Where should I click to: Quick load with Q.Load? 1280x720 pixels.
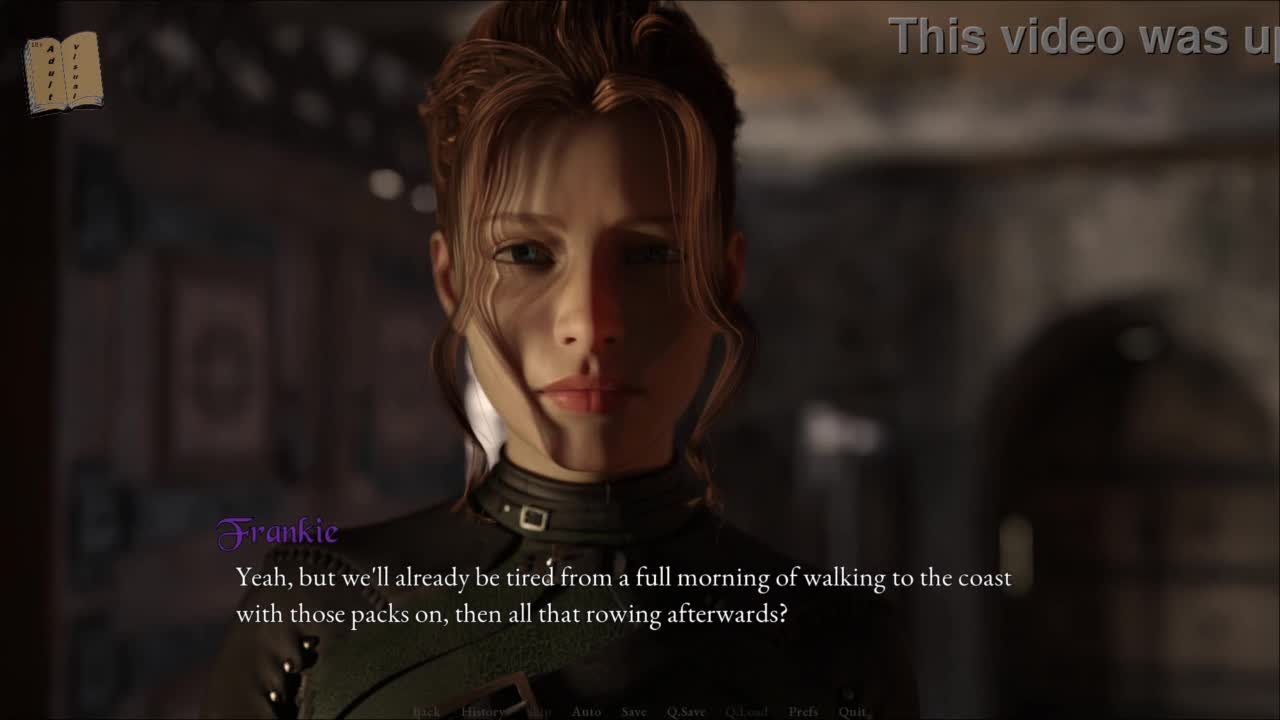pos(746,712)
